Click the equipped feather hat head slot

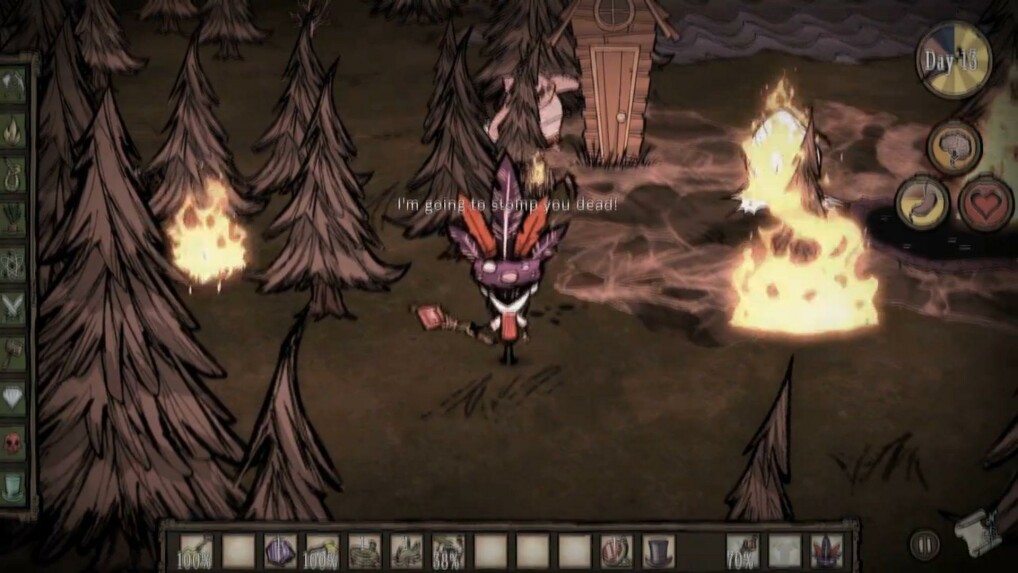(x=827, y=551)
